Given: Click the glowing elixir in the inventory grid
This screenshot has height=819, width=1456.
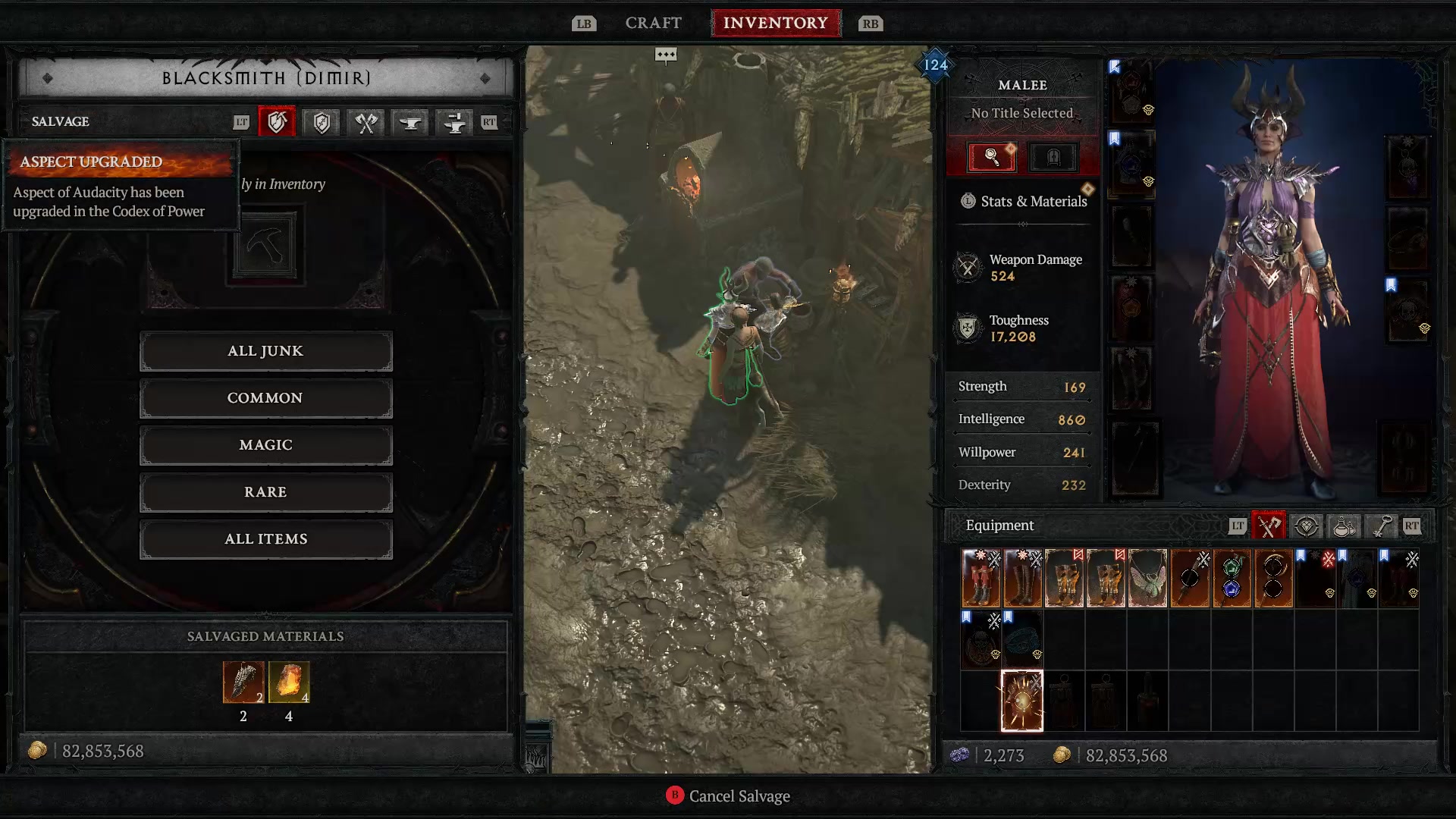Looking at the screenshot, I should click(1022, 701).
